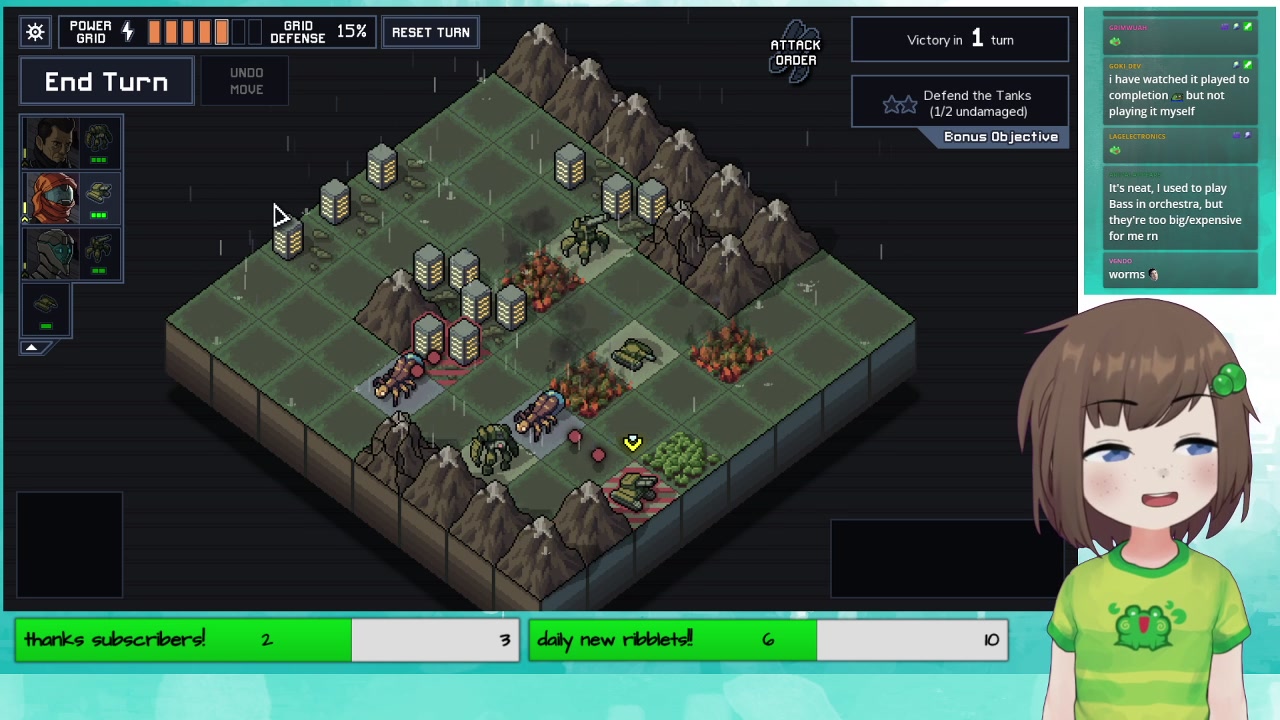
Task: Expand the unit panel arrow at bottom left
Action: coord(31,347)
